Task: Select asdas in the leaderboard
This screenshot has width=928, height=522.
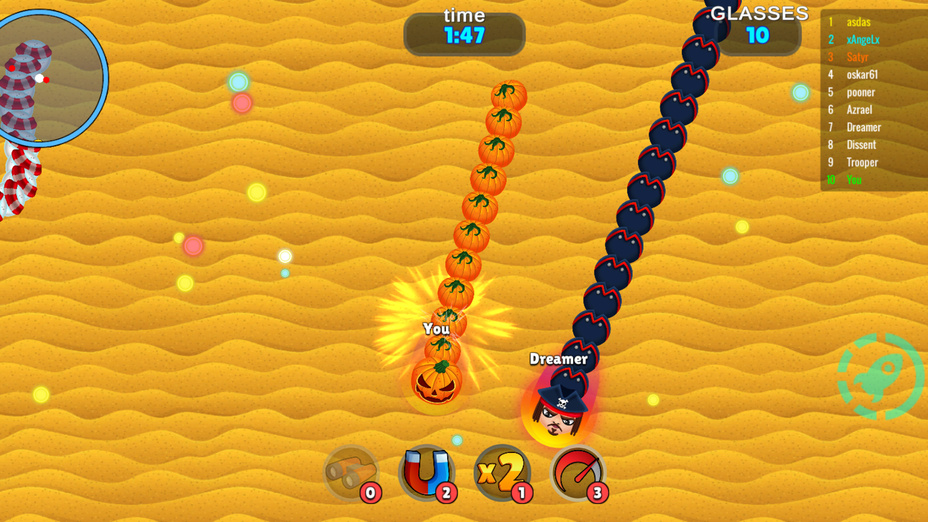Action: [x=858, y=22]
